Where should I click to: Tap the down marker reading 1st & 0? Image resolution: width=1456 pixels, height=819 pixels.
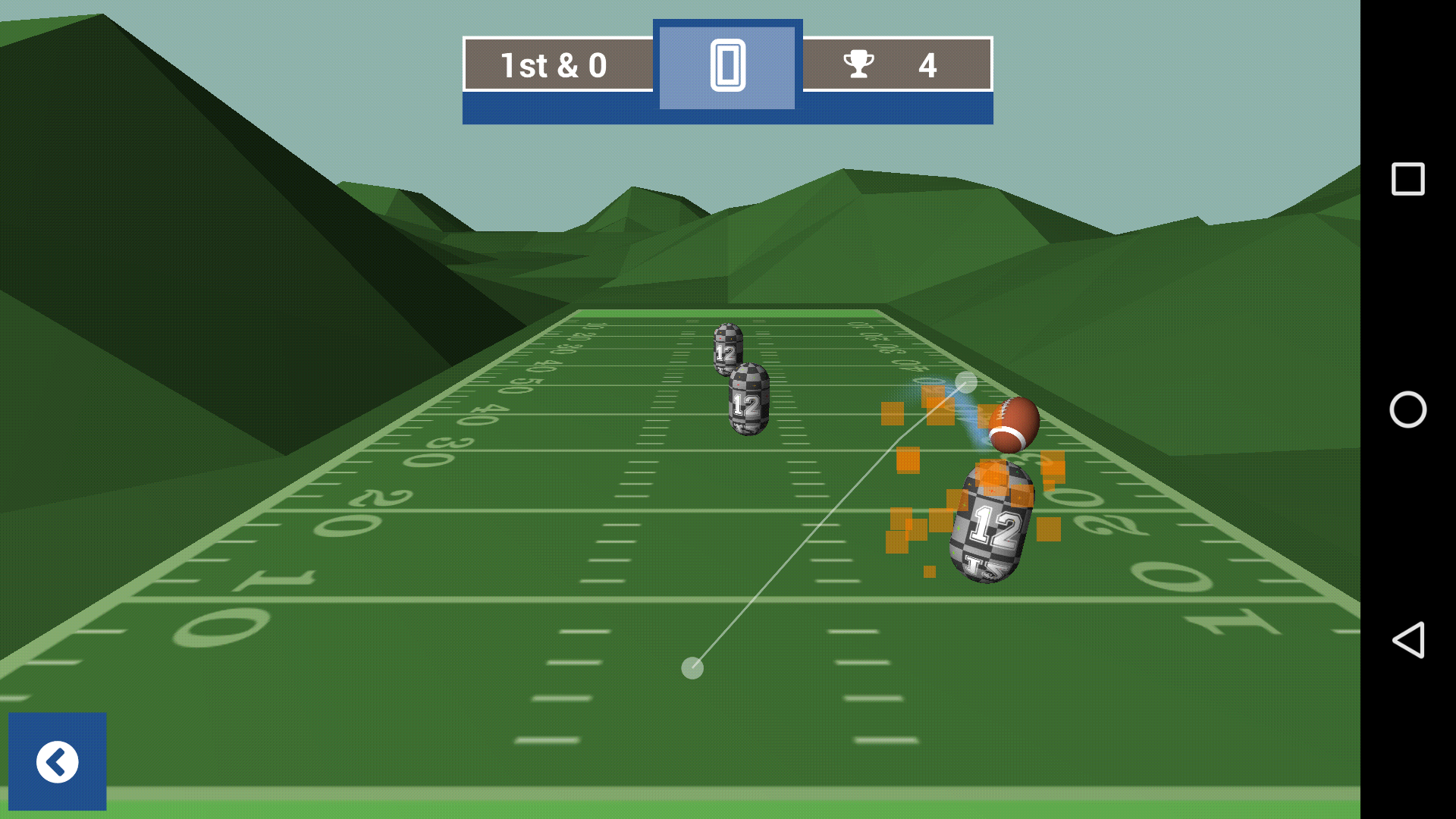tap(553, 66)
